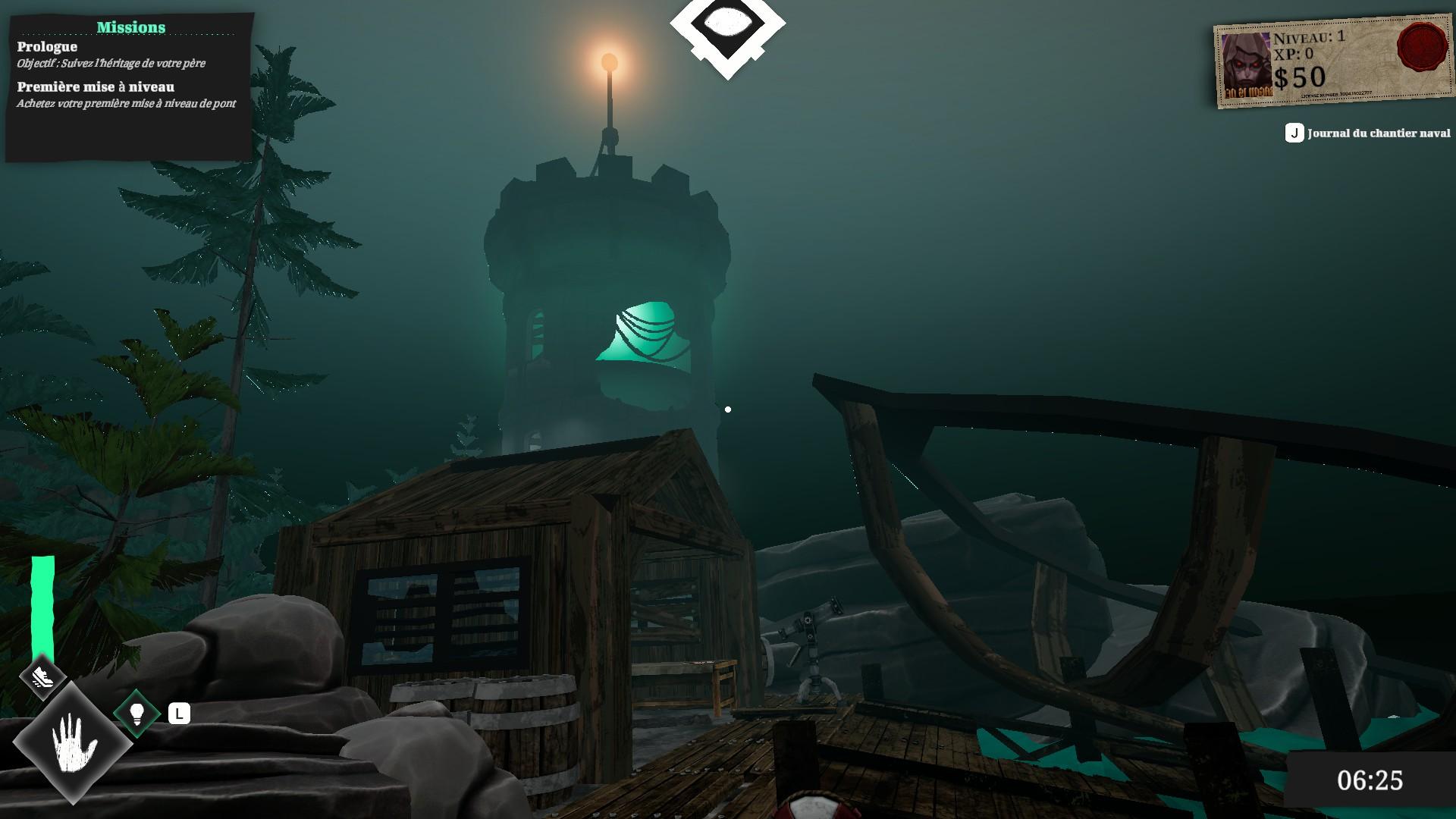This screenshot has width=1456, height=819.
Task: Click the sprint shoe icon
Action: 42,675
